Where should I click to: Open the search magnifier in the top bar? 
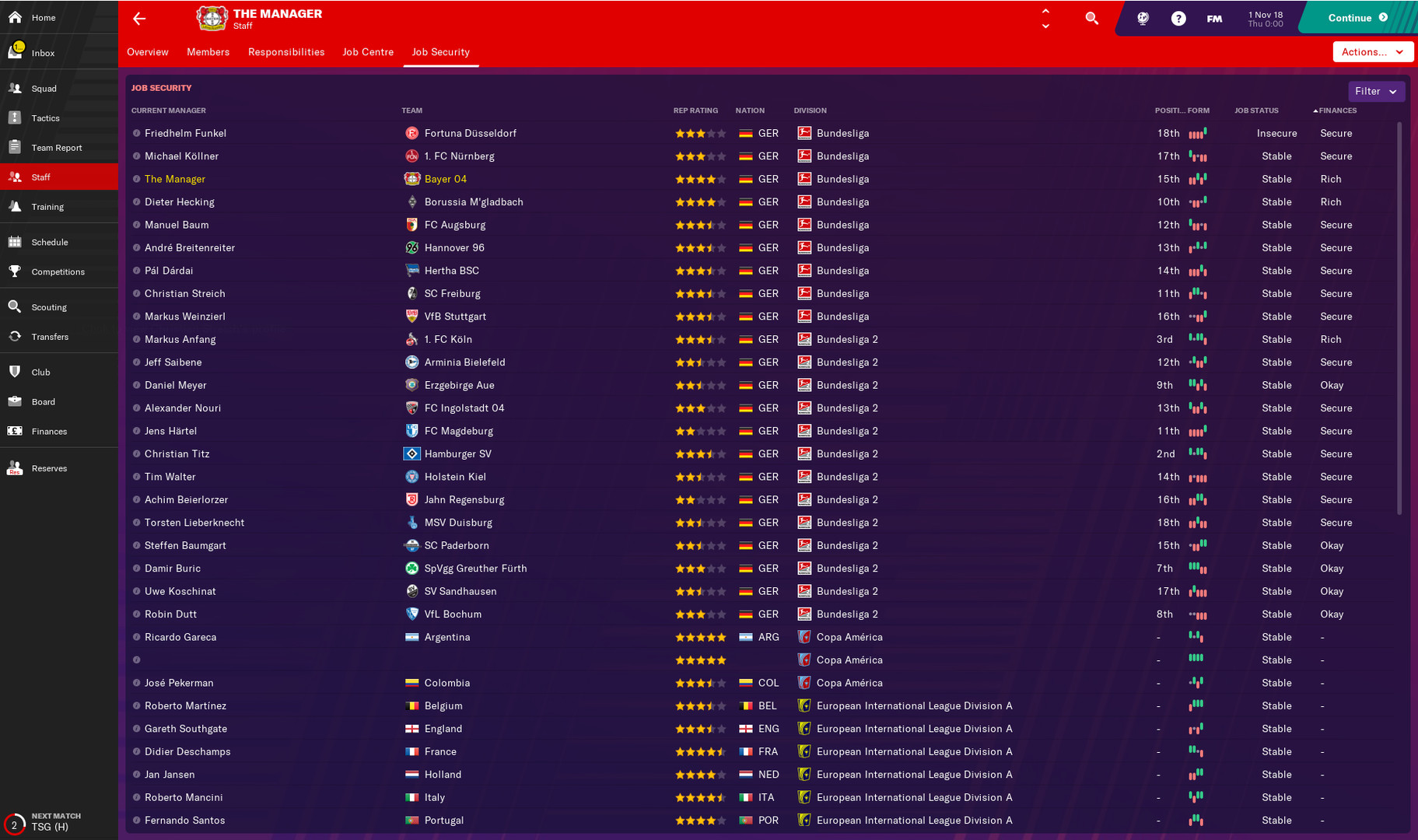point(1091,18)
